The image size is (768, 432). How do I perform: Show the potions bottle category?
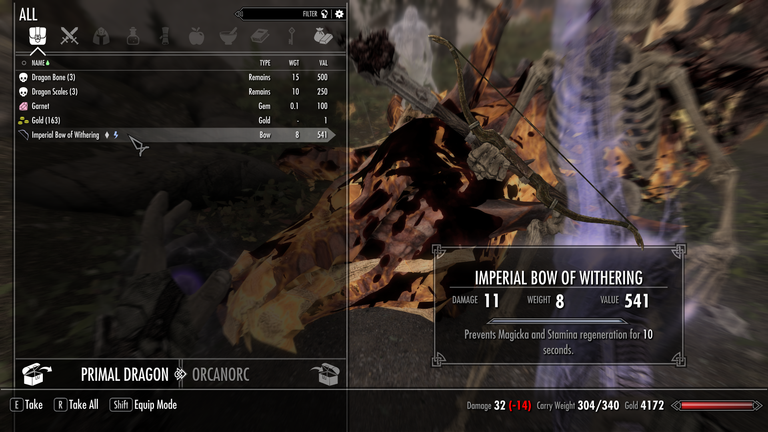coord(132,36)
